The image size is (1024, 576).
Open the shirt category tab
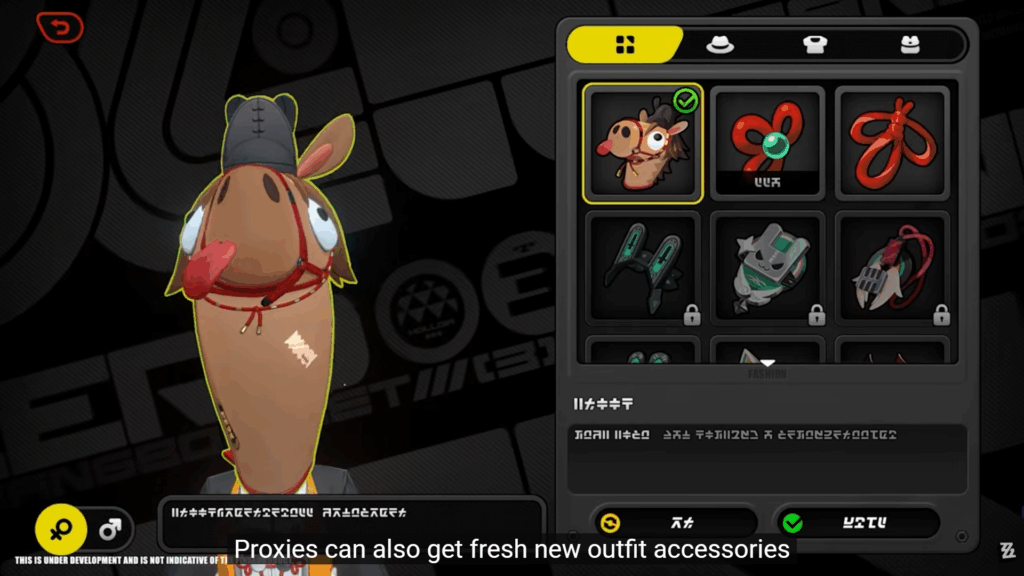(815, 44)
